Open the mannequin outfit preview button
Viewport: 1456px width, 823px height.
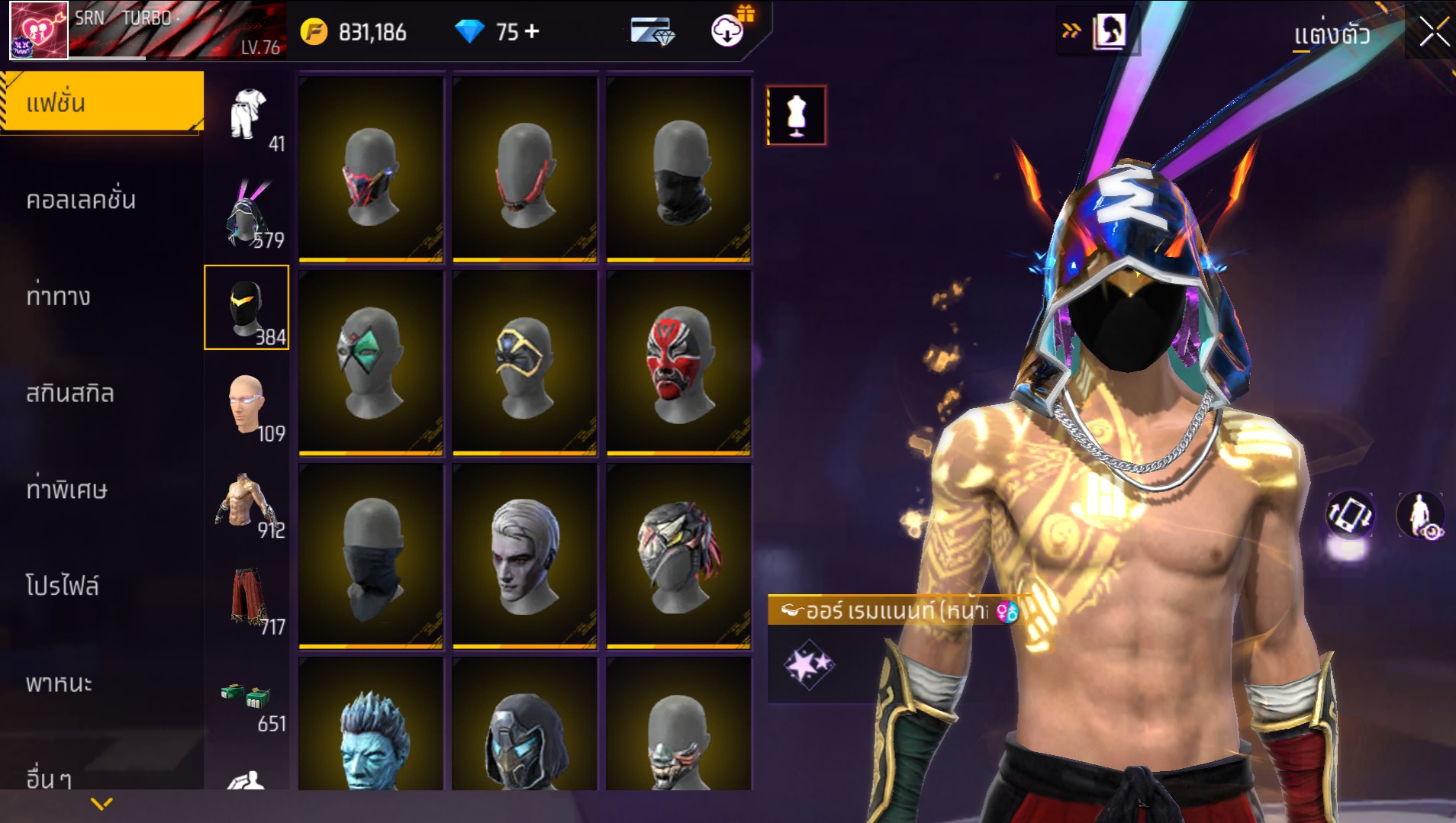click(x=796, y=116)
